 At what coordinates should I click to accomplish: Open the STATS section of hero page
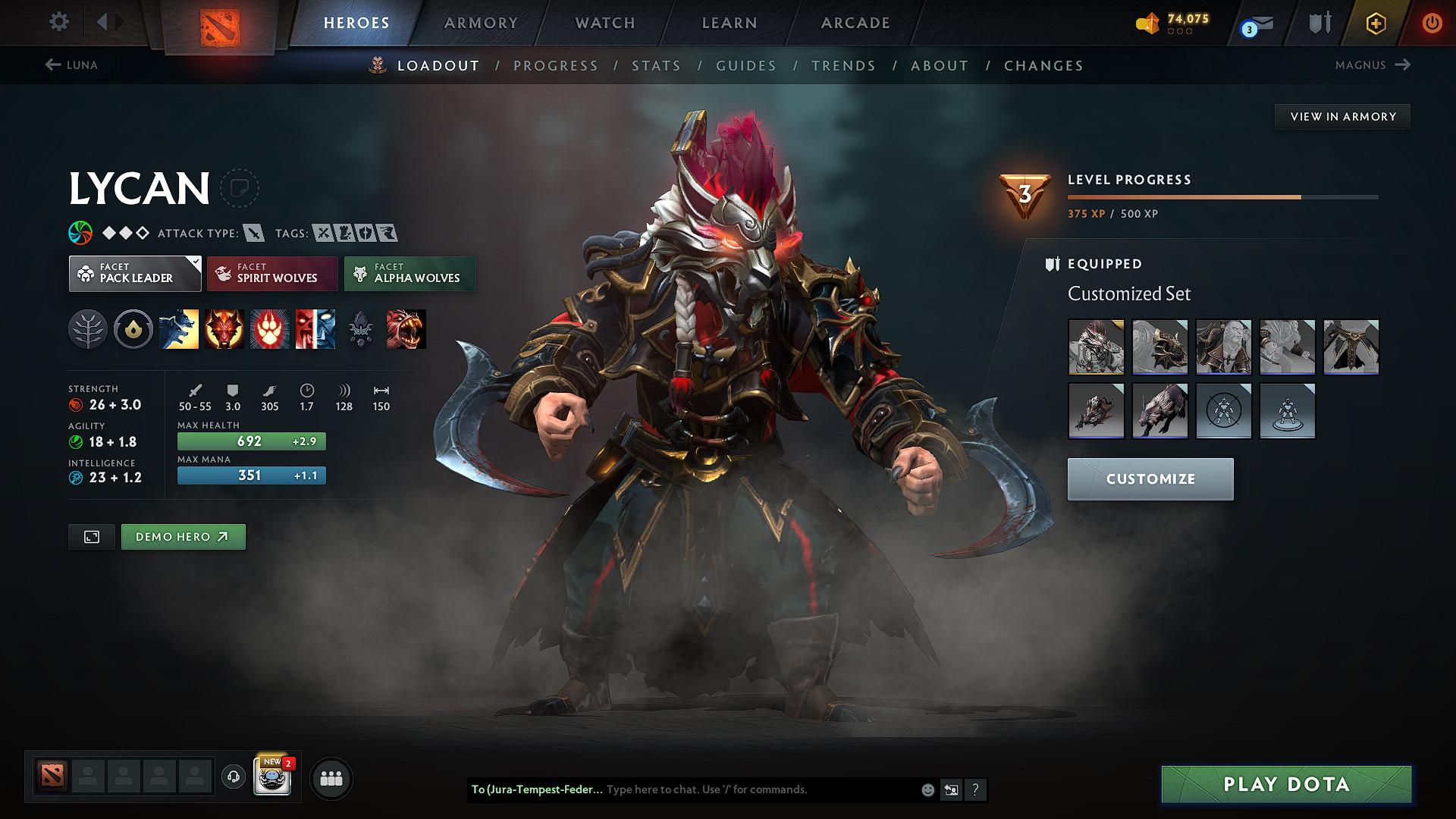point(657,66)
